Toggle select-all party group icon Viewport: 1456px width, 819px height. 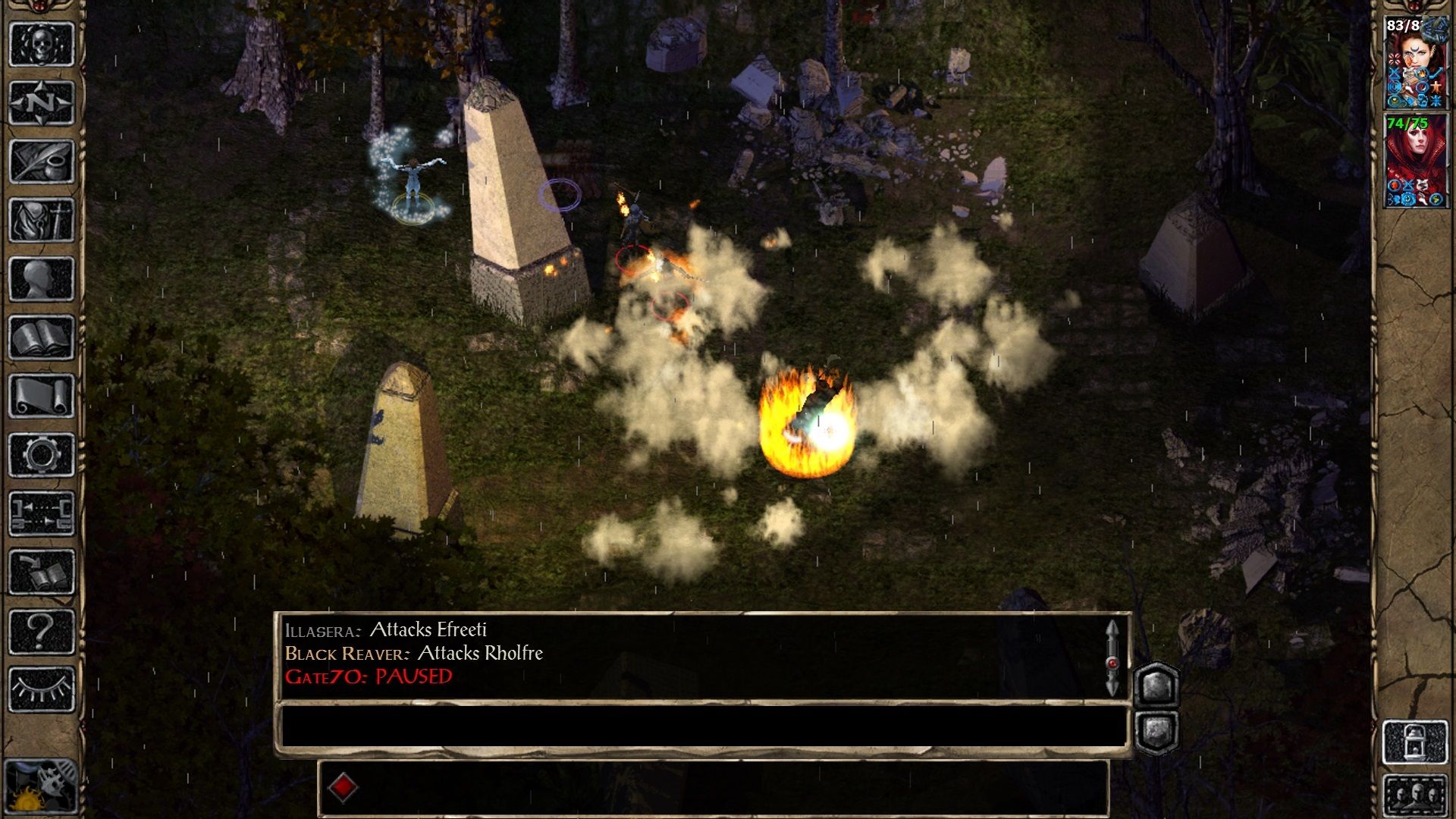click(1417, 794)
